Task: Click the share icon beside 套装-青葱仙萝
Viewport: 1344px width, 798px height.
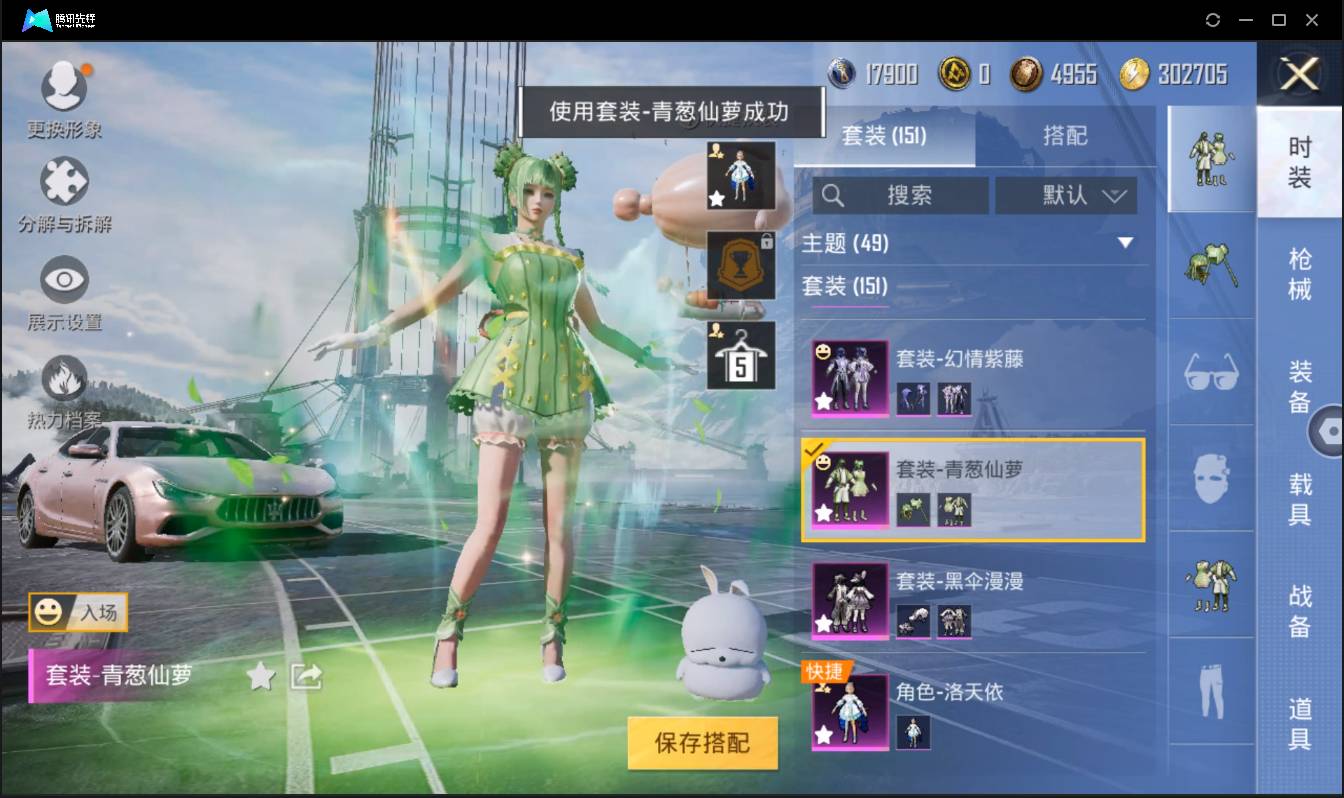Action: click(x=308, y=676)
